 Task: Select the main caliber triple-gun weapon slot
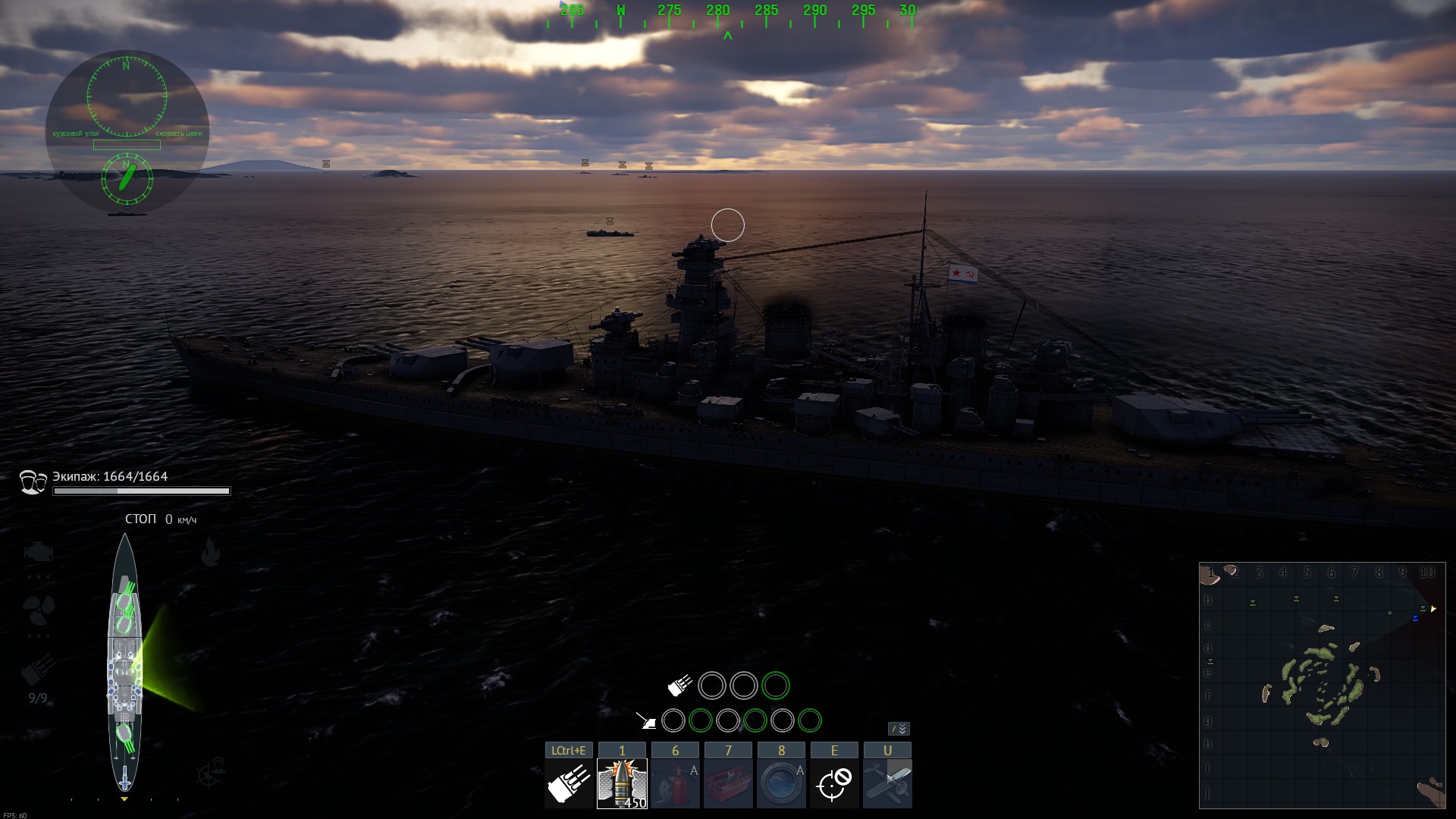[x=569, y=783]
